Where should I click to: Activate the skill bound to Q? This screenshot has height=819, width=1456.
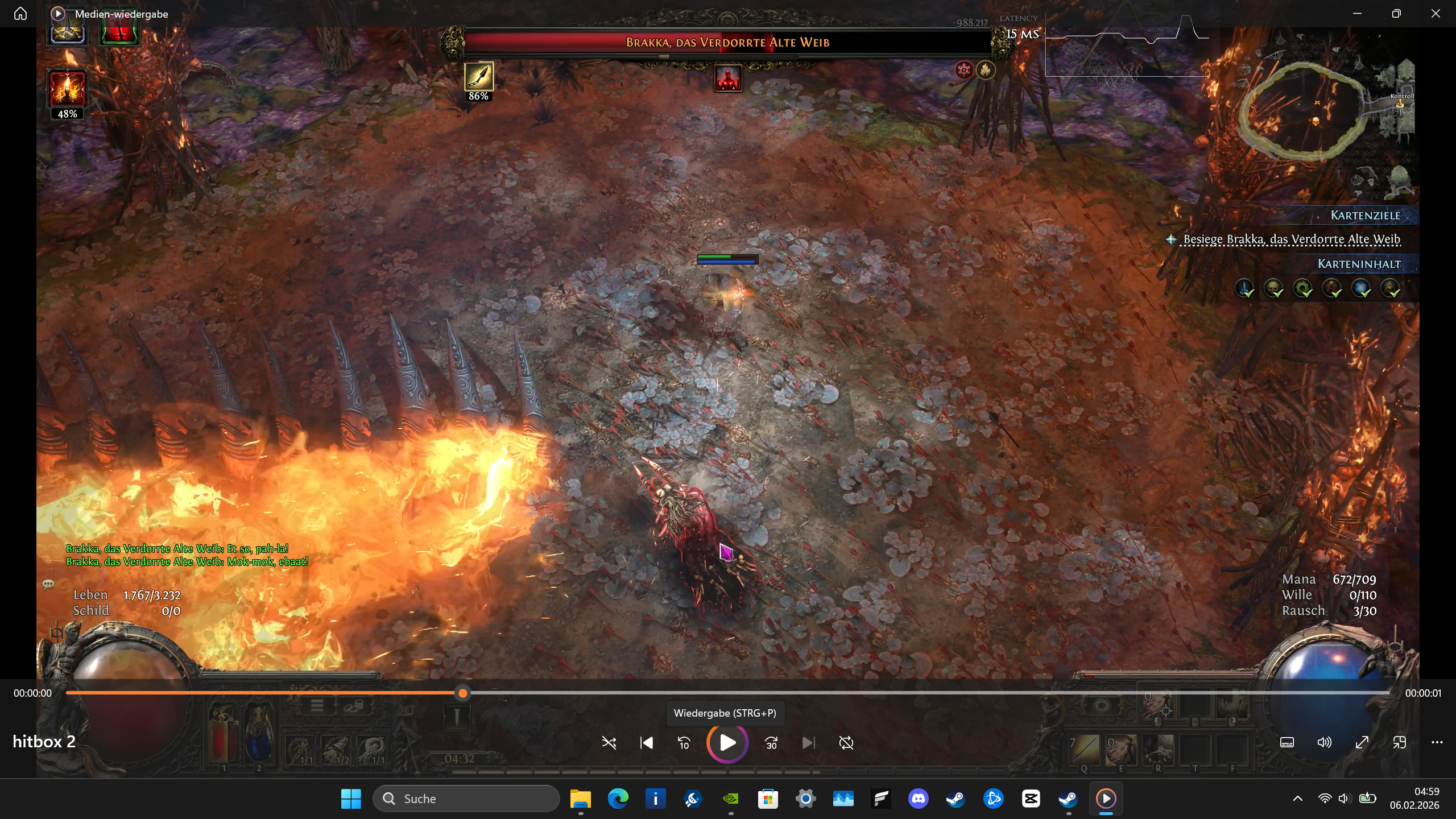pyautogui.click(x=1084, y=750)
